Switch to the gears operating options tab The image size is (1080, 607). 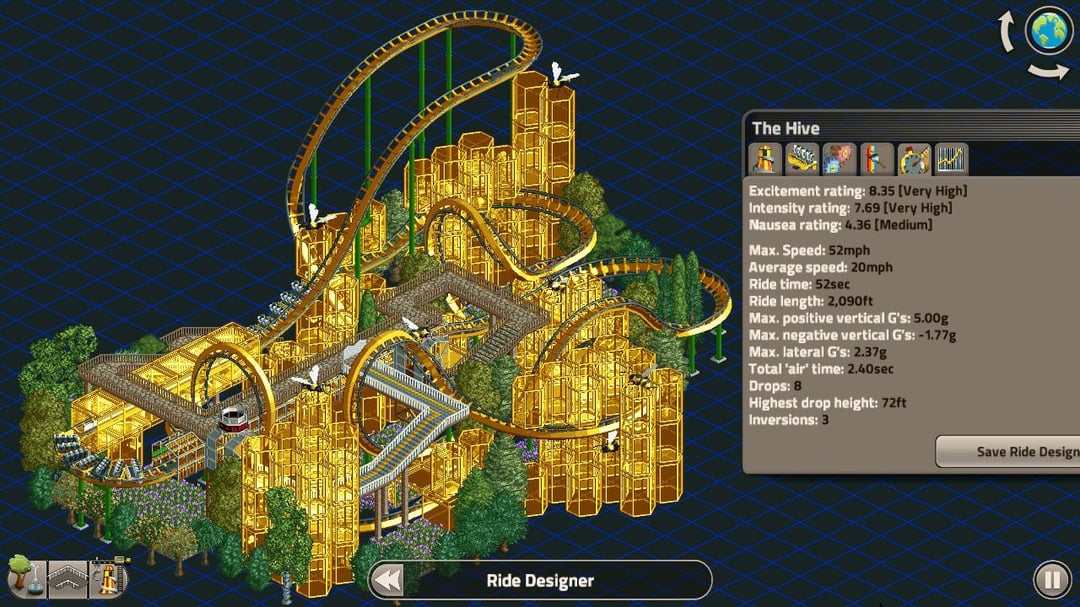840,159
